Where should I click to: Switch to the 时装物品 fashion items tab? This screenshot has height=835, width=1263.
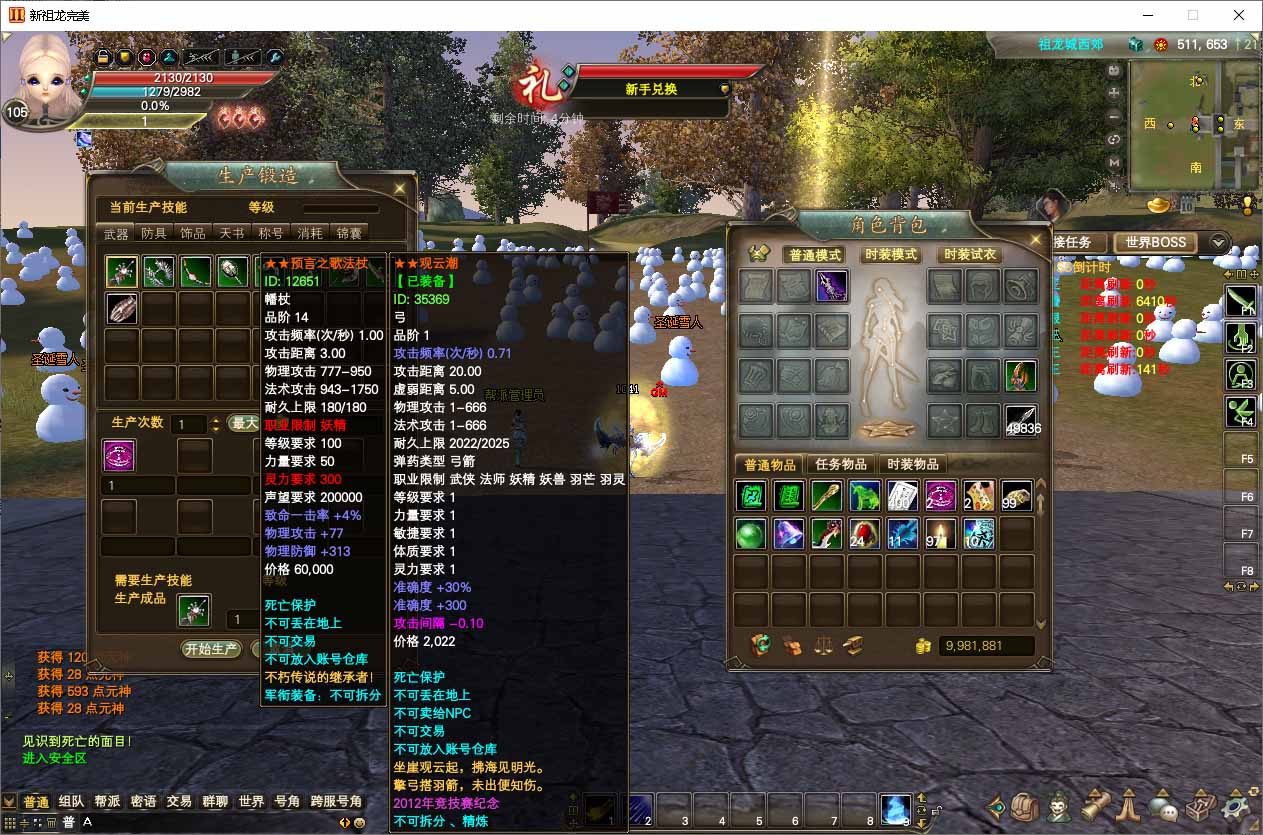pyautogui.click(x=913, y=464)
